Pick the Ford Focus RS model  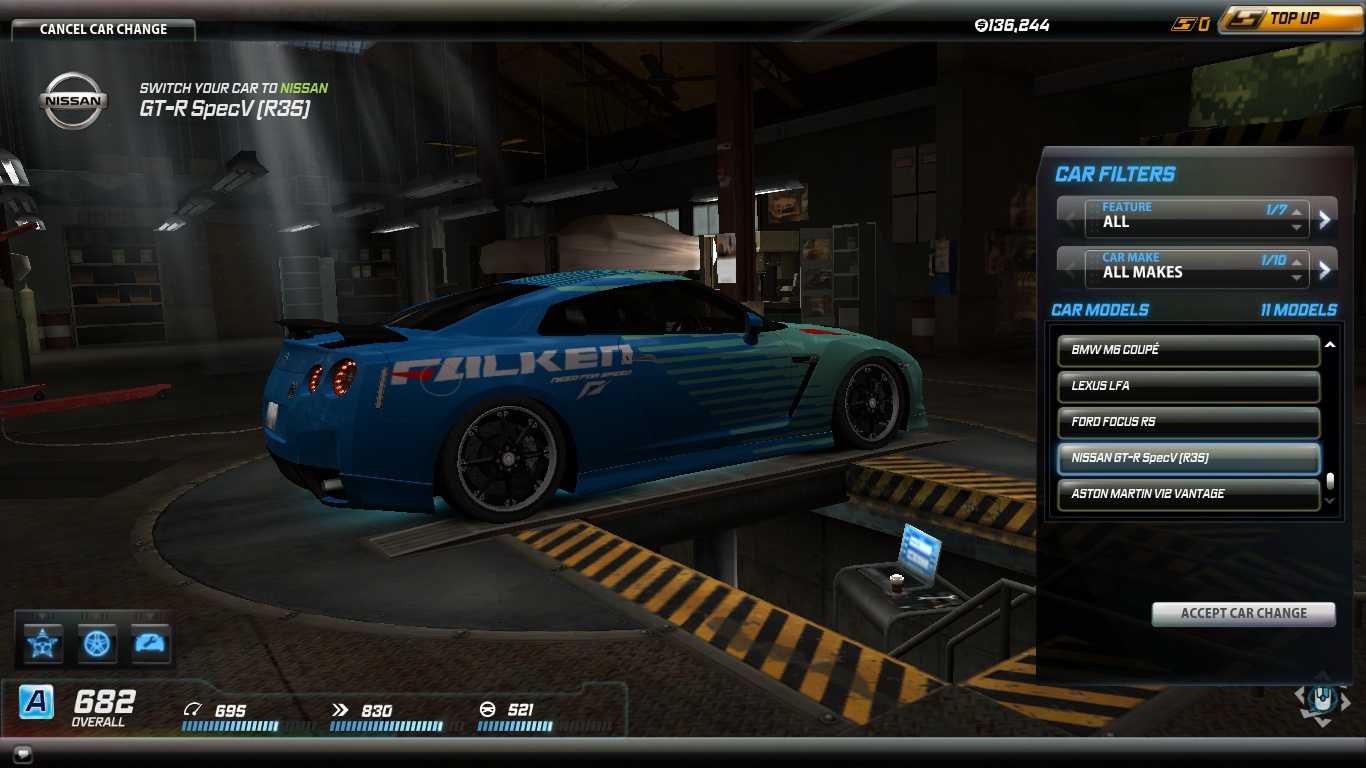(1188, 422)
